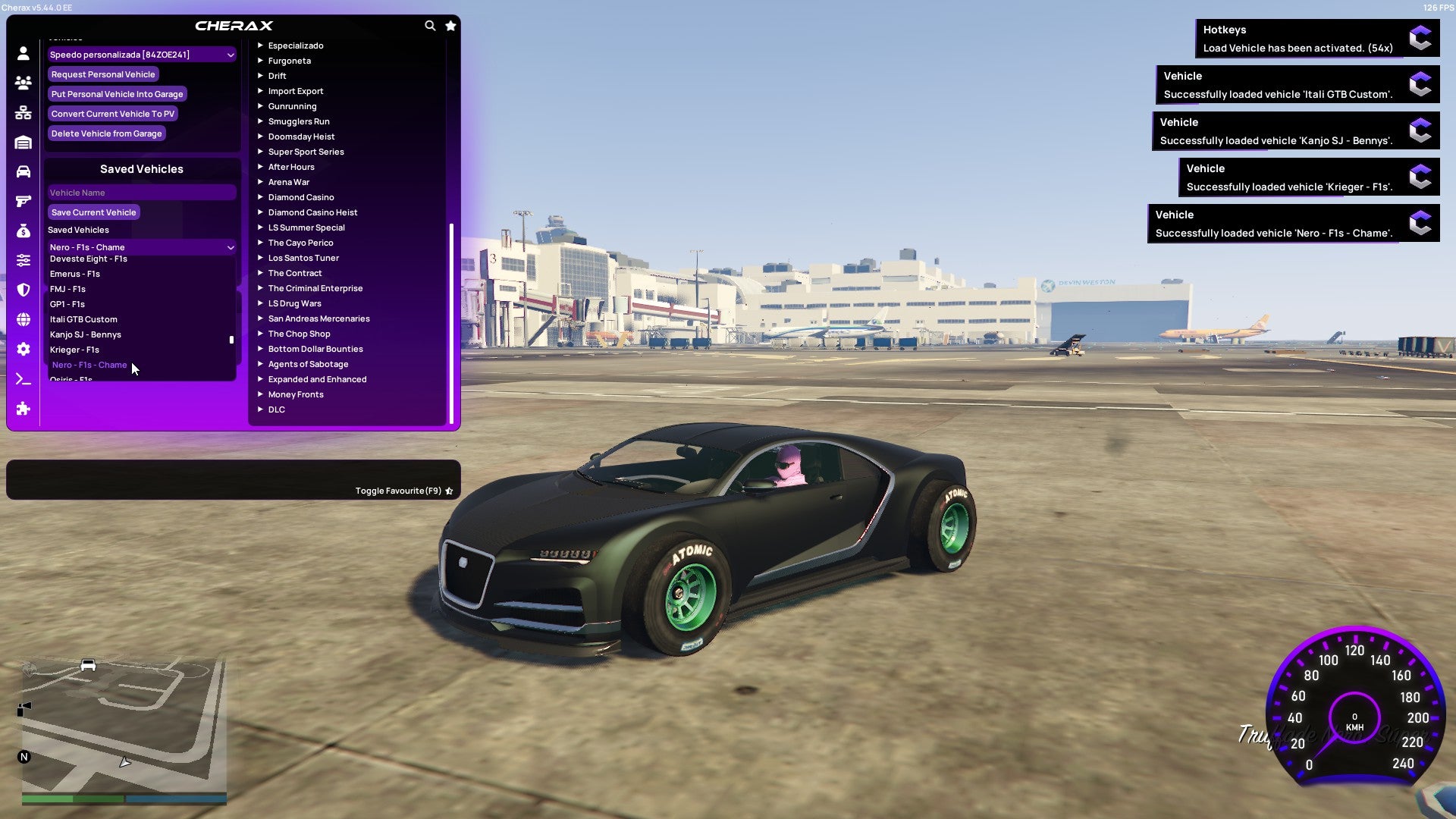Select the Players icon in sidebar
This screenshot has height=819, width=1456.
(23, 83)
